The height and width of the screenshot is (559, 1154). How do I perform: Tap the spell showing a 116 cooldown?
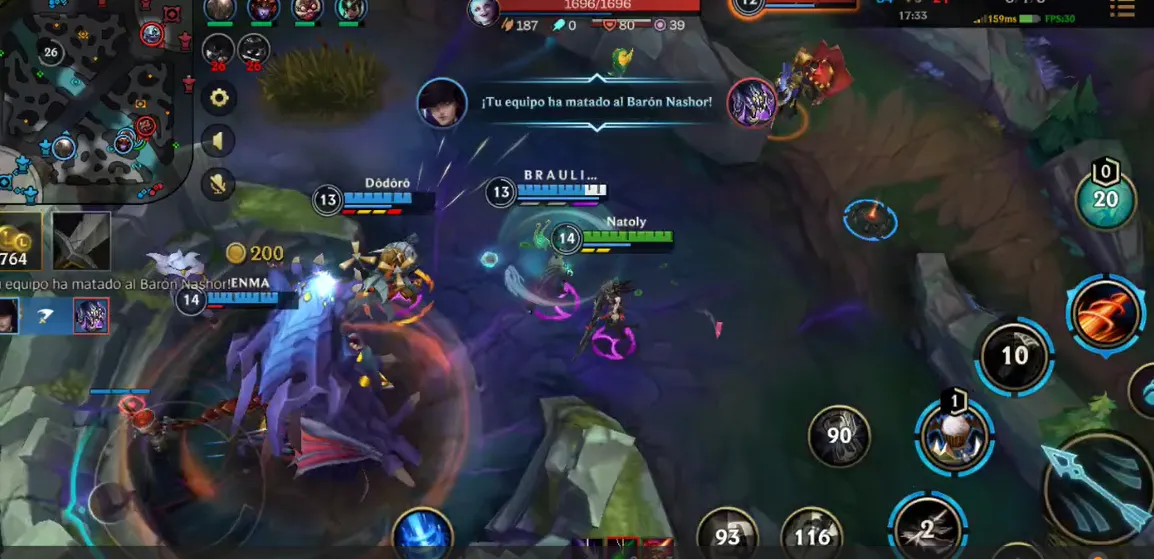(x=811, y=536)
